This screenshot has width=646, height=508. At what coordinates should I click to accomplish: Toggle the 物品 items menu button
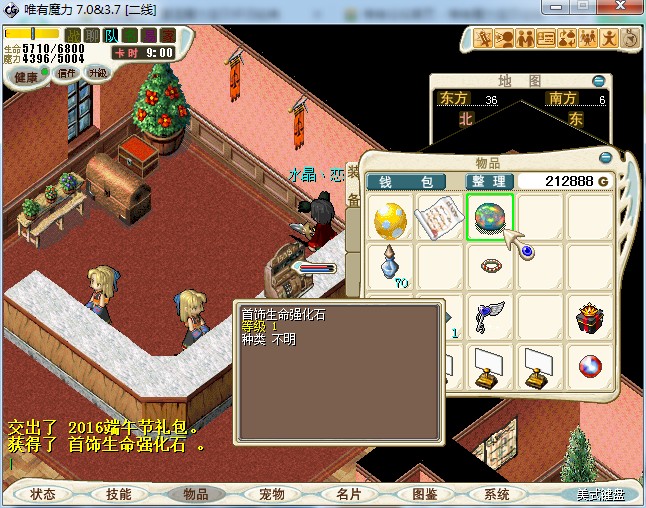click(196, 494)
